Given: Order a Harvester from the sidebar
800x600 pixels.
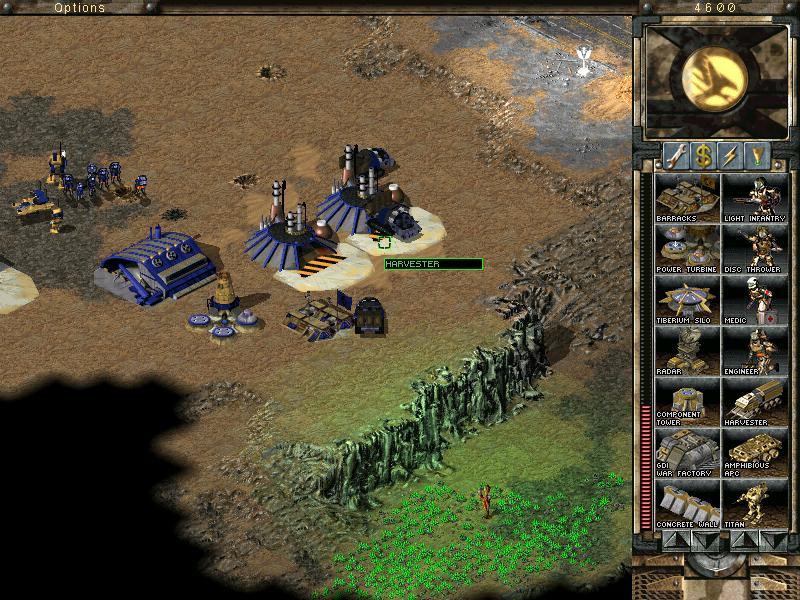Looking at the screenshot, I should [x=754, y=401].
